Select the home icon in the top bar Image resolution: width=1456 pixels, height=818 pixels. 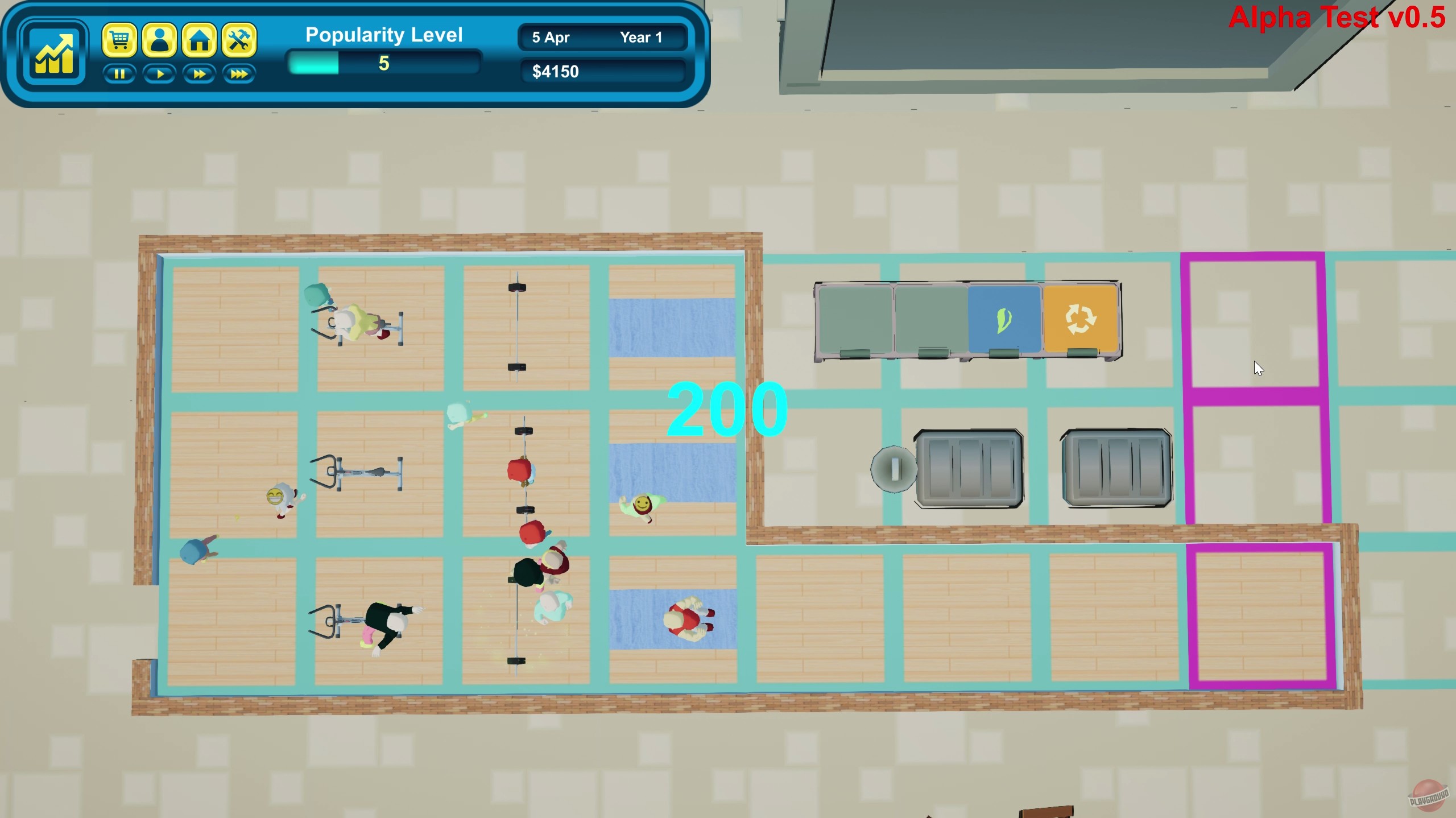tap(200, 40)
